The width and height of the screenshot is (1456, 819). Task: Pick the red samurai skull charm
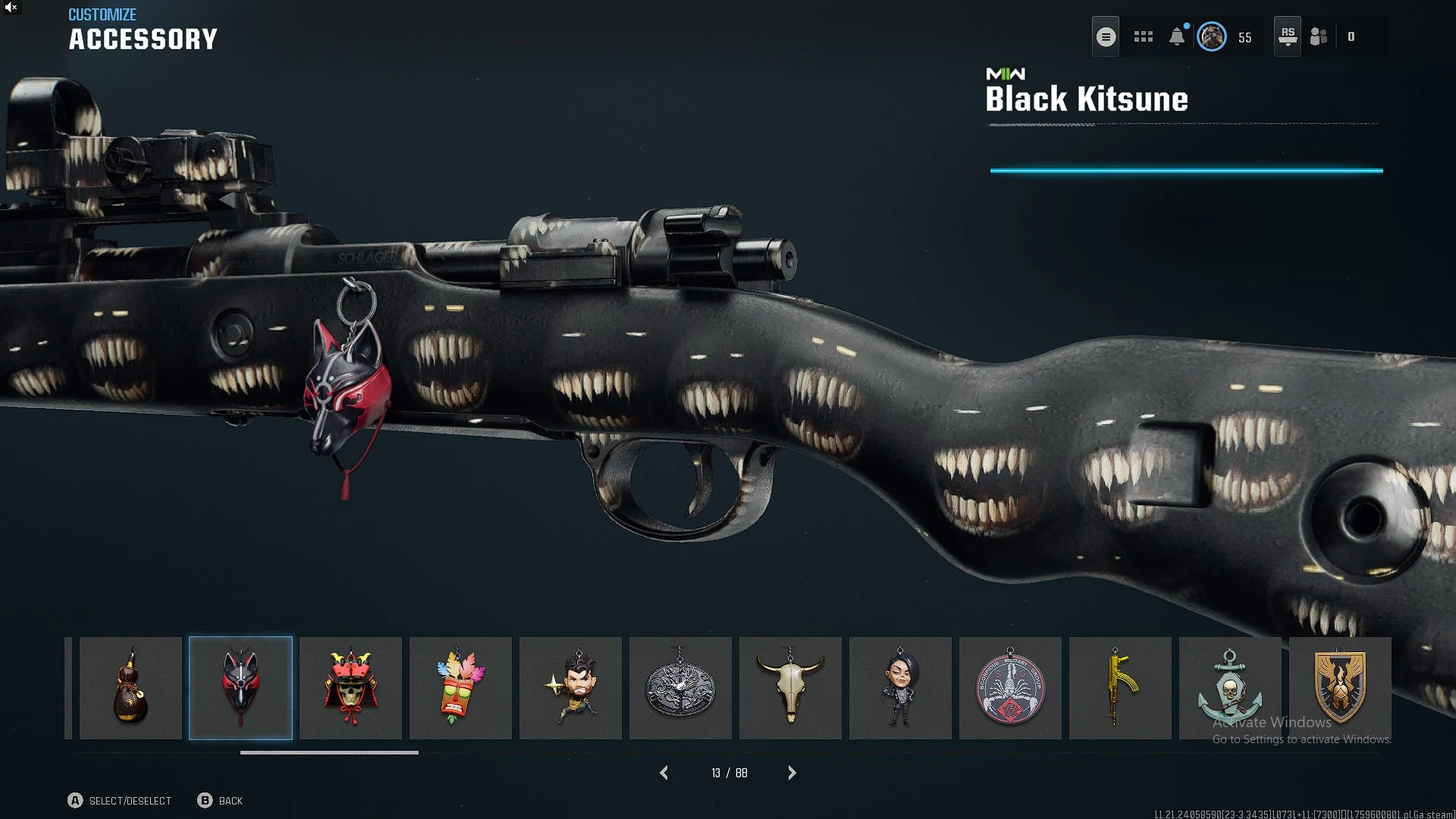(350, 688)
